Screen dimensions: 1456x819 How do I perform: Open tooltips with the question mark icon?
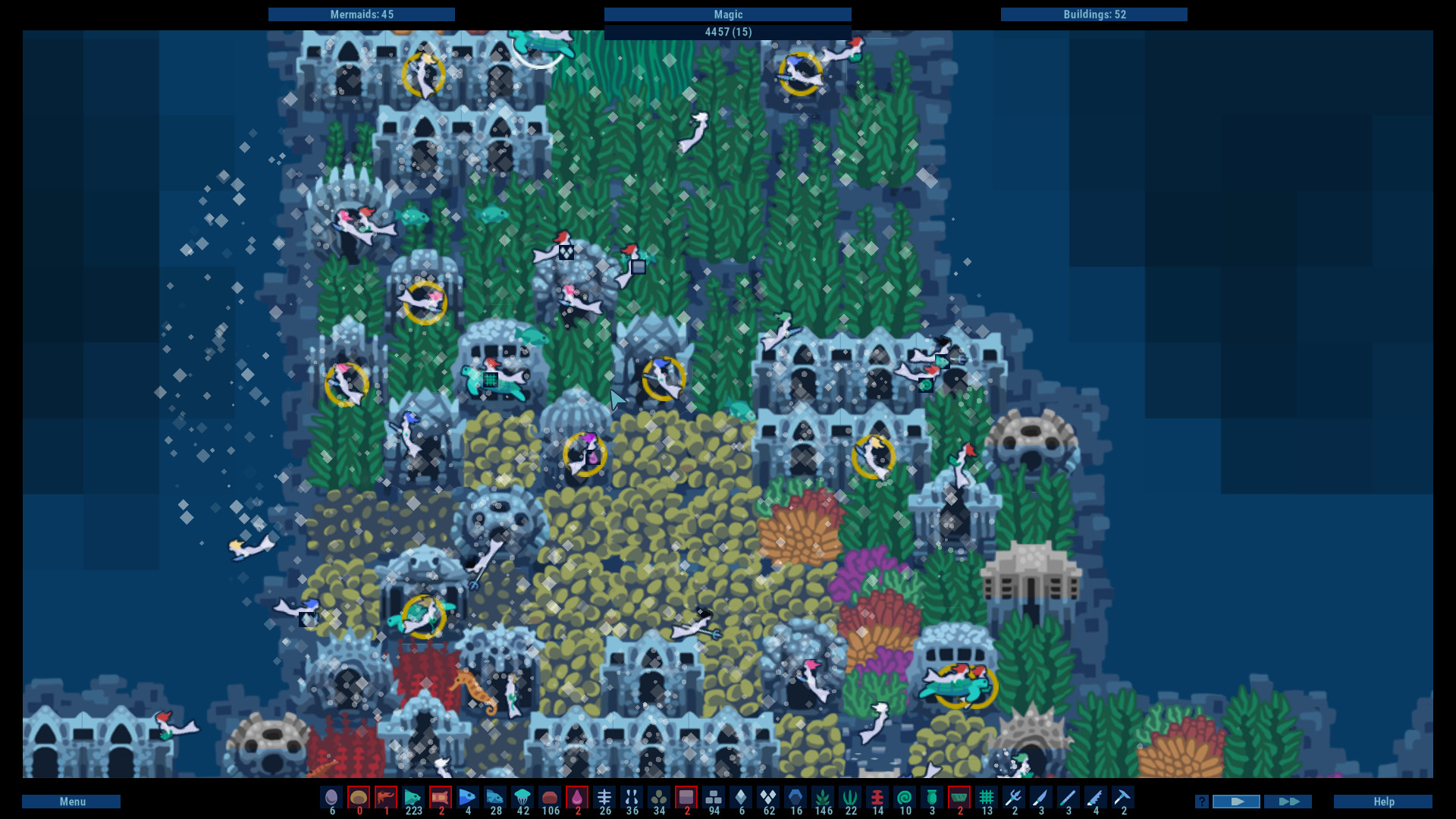click(x=1200, y=801)
